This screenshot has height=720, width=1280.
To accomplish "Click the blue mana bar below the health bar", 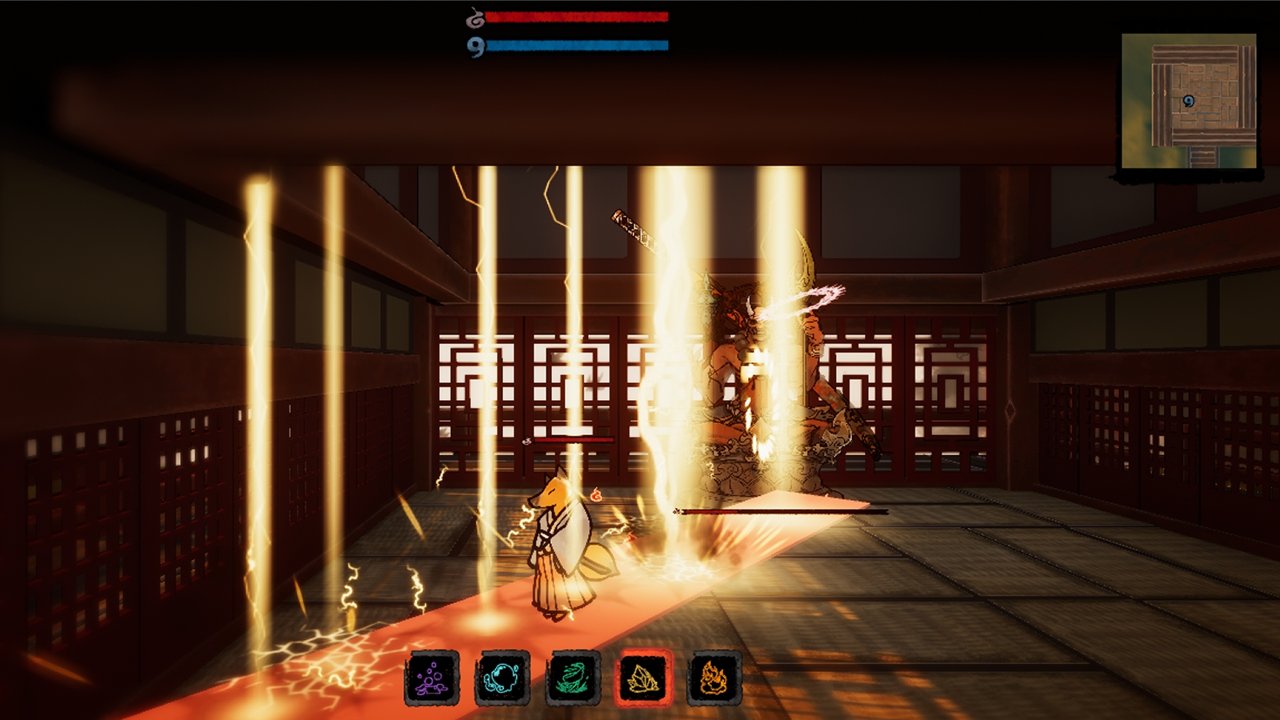I will 580,43.
